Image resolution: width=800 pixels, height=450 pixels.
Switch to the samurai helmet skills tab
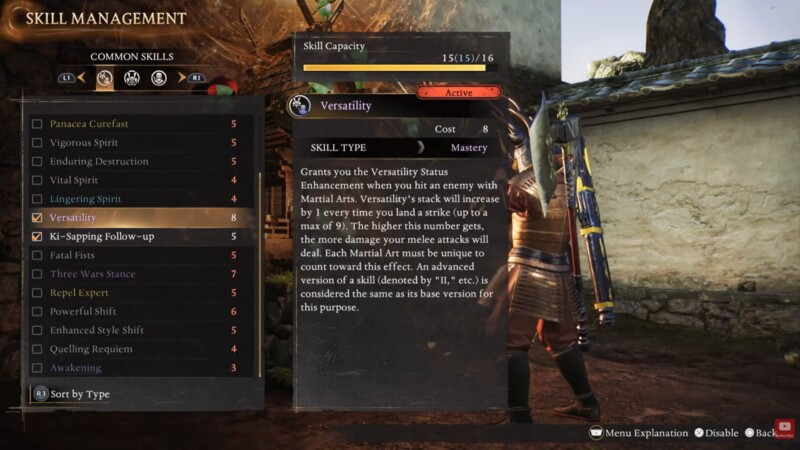tap(131, 77)
